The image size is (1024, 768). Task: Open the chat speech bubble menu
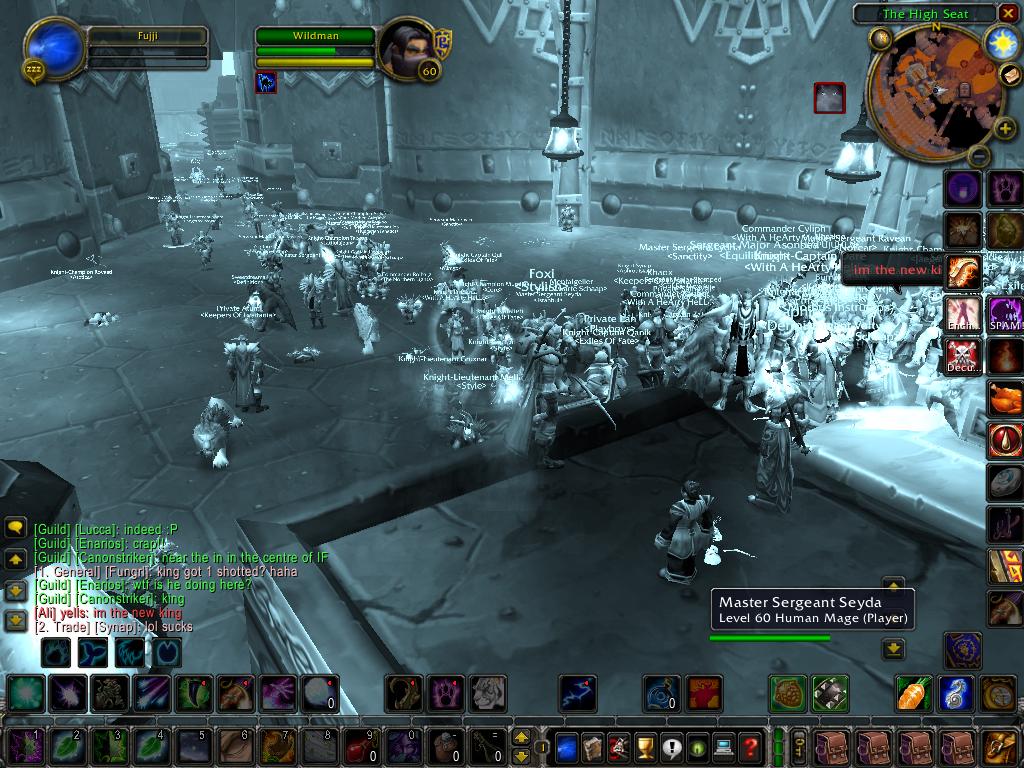coord(16,528)
